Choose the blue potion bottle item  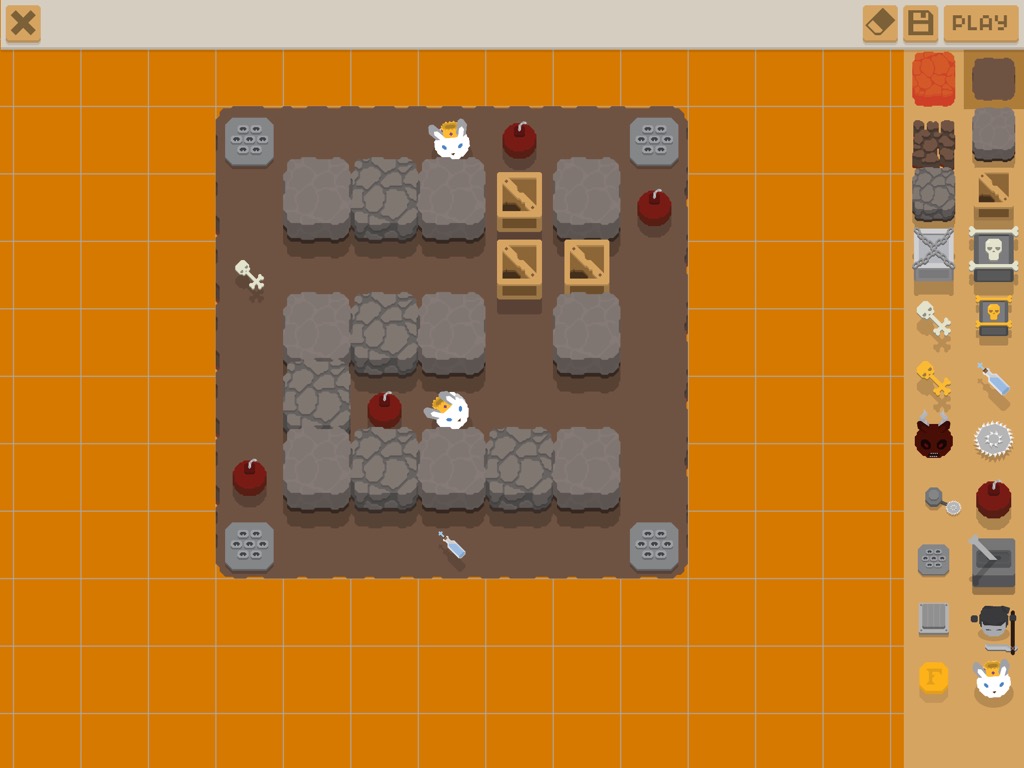coord(993,379)
